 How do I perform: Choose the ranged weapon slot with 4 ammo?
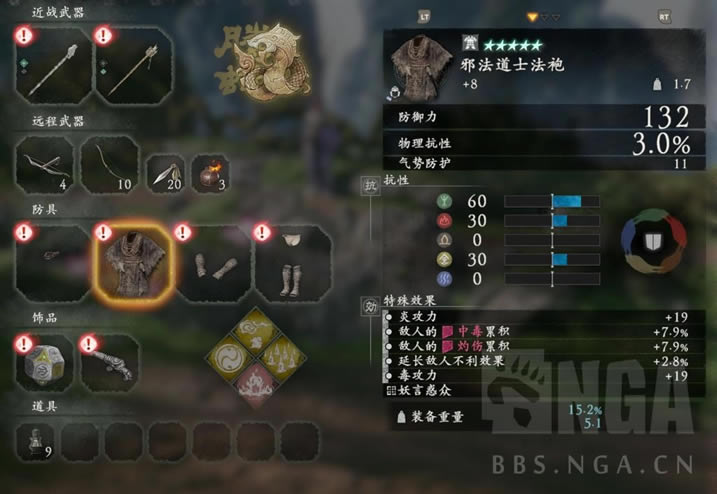click(45, 163)
